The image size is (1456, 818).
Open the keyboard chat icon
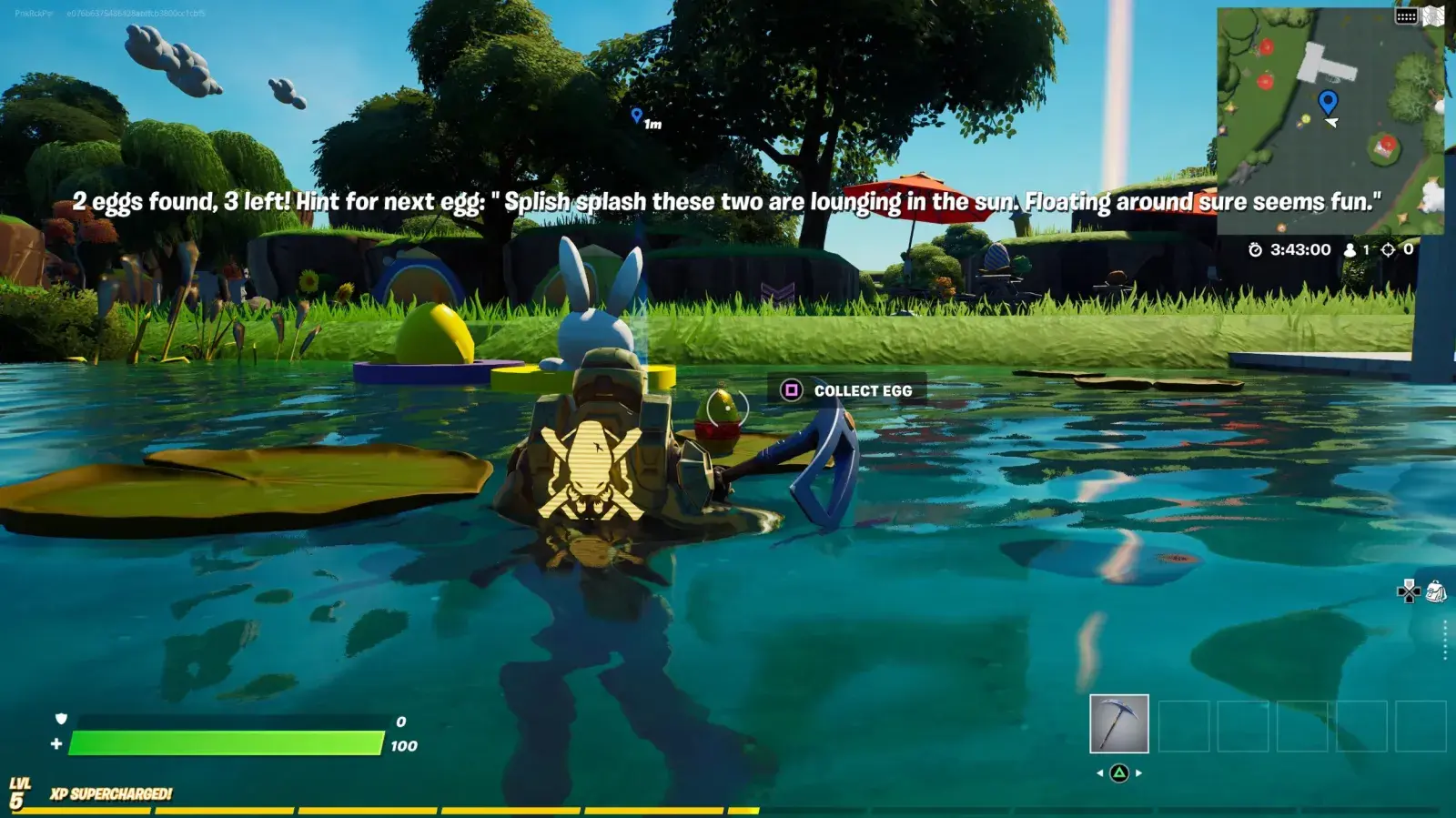tap(1406, 16)
